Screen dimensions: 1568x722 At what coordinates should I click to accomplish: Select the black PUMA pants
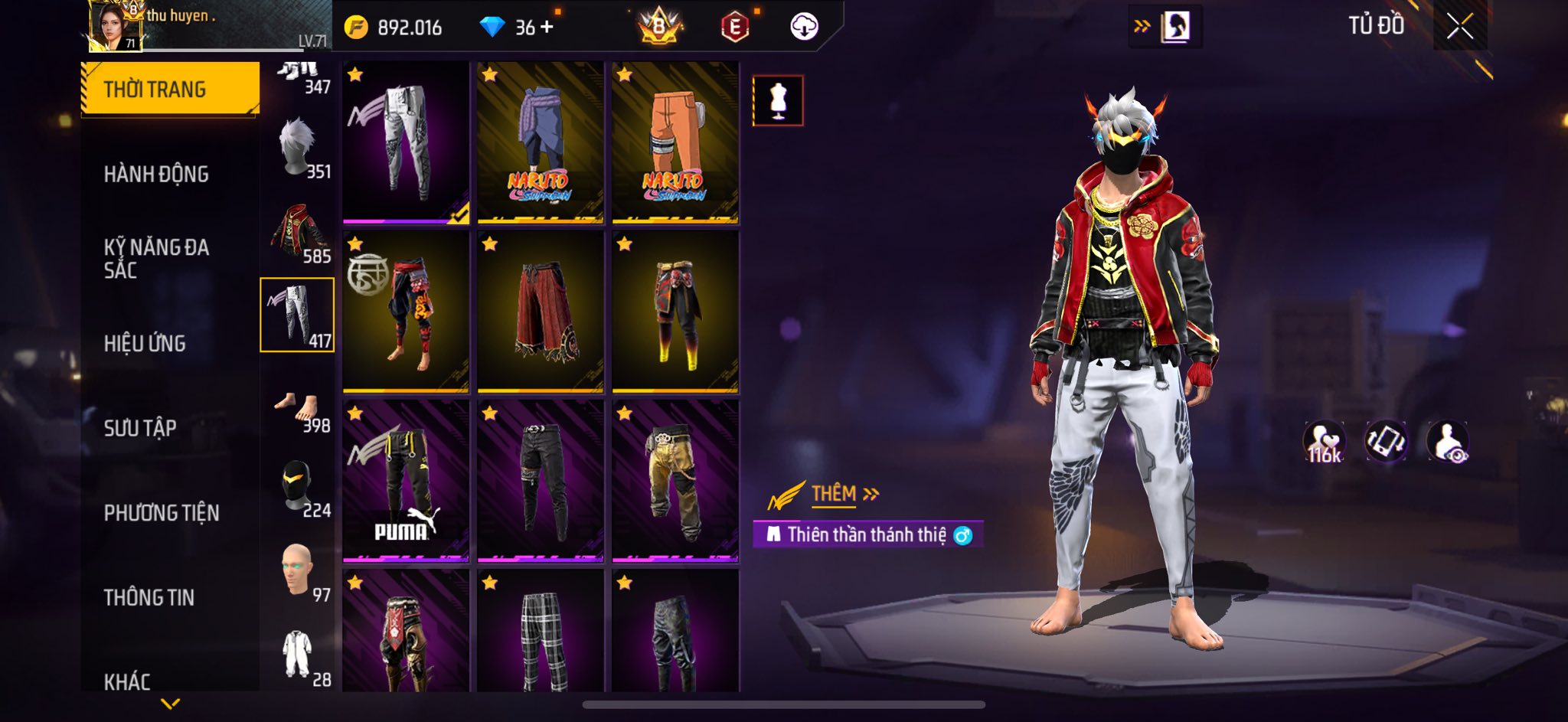406,481
